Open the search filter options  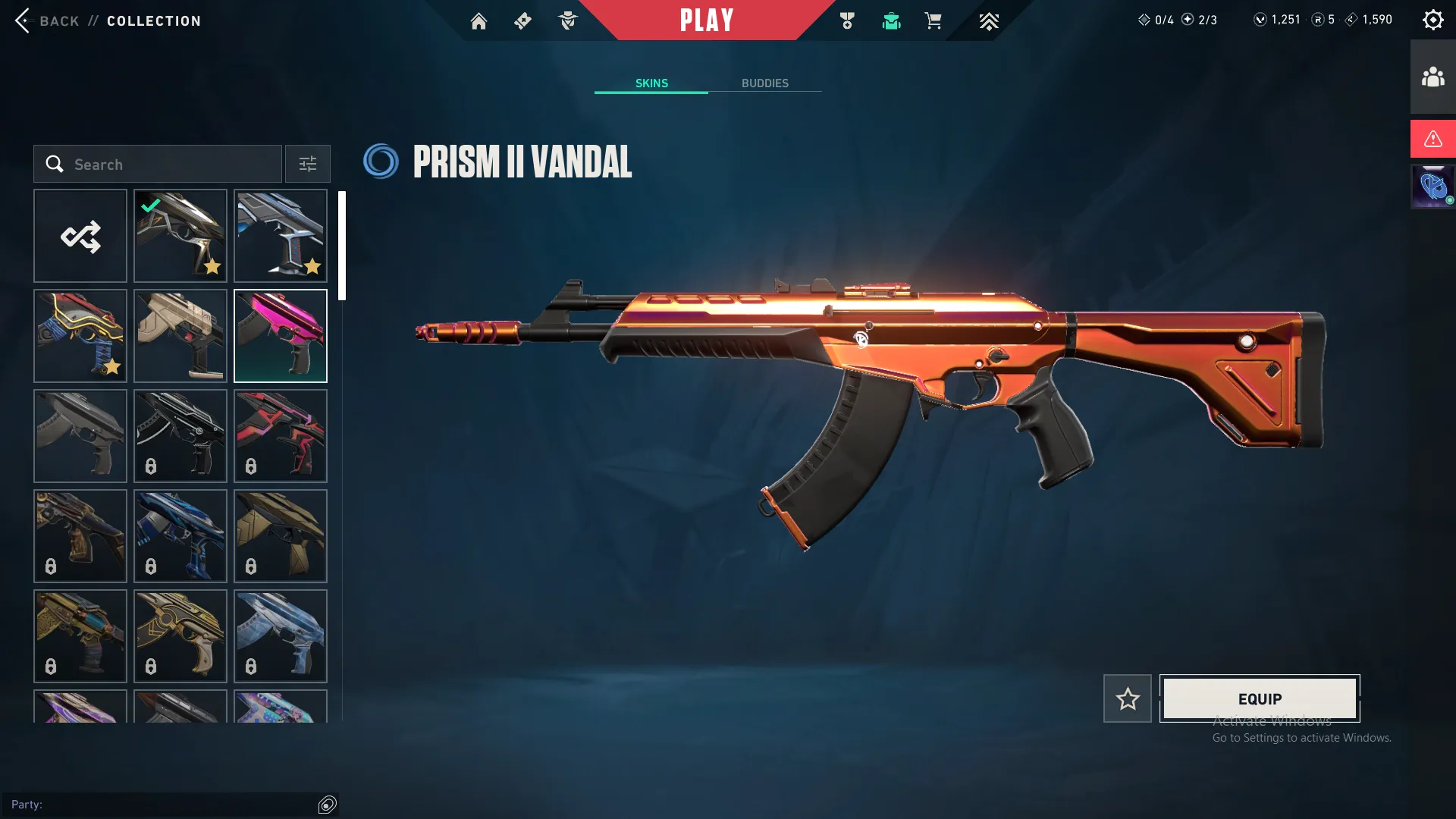pyautogui.click(x=307, y=164)
